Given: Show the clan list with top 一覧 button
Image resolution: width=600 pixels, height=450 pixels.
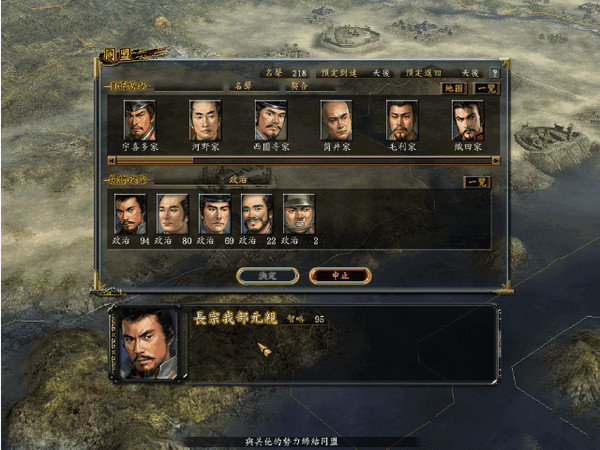Looking at the screenshot, I should 483,88.
